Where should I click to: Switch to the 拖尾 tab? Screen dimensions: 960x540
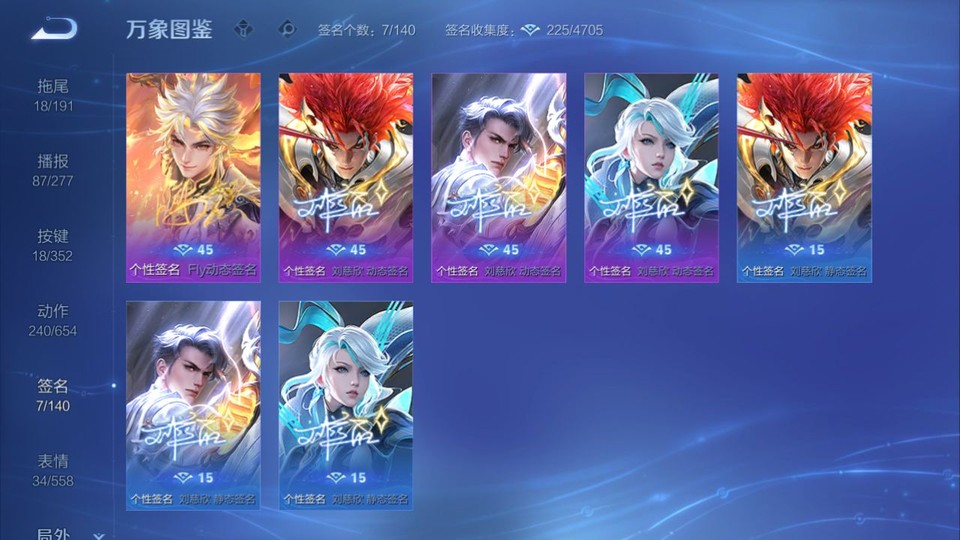[53, 95]
